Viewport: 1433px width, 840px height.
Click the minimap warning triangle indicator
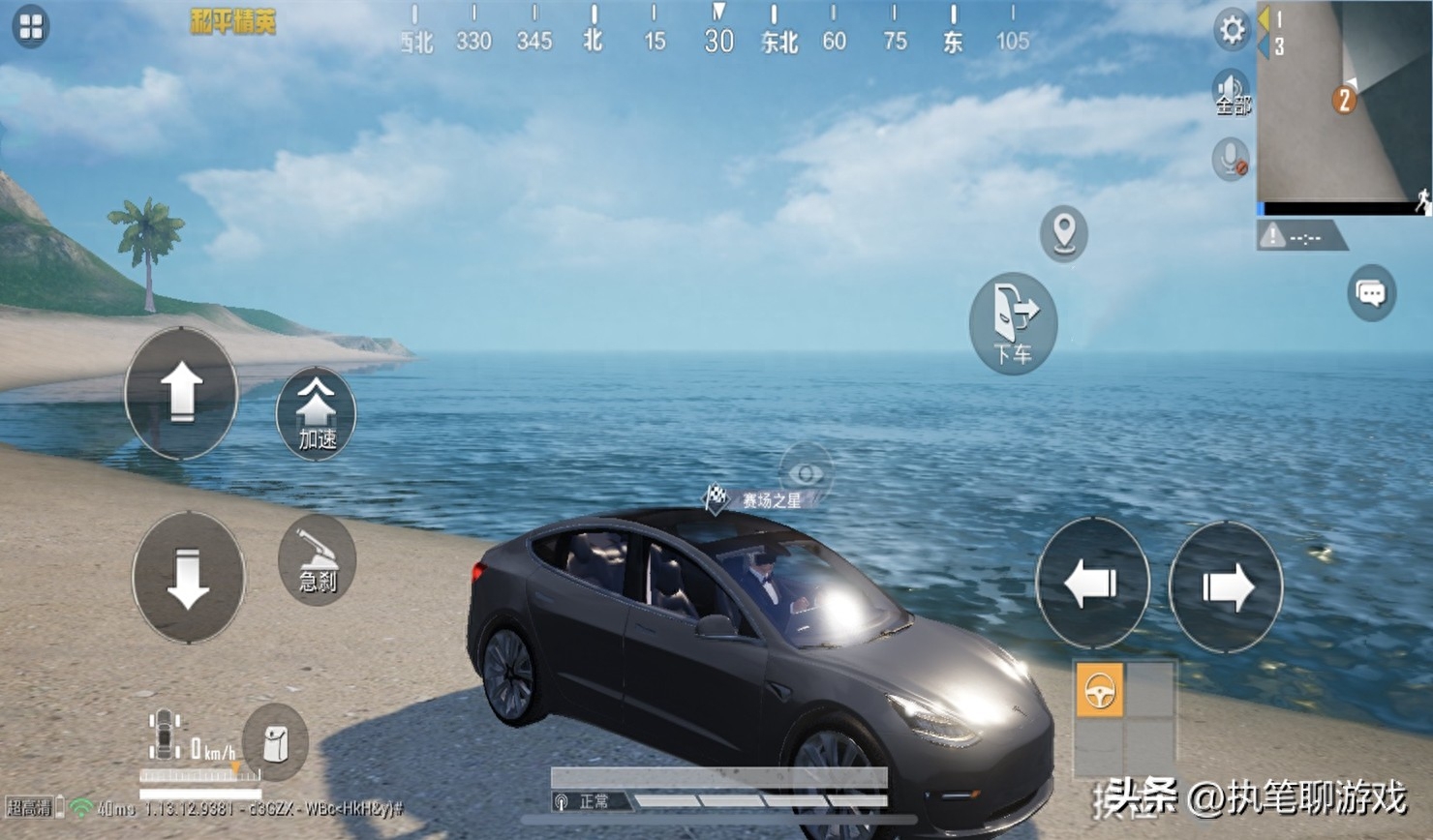[1272, 235]
